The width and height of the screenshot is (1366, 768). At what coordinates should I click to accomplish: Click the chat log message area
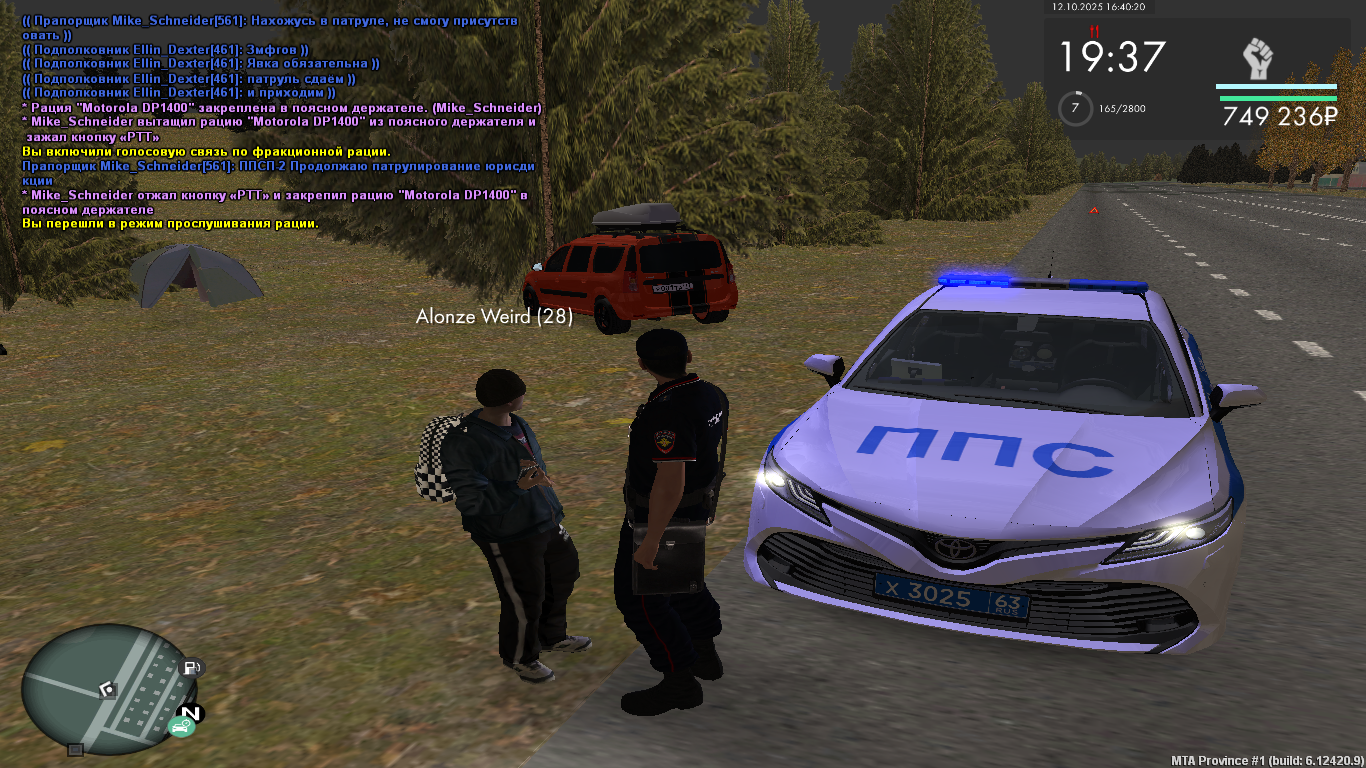tap(280, 120)
